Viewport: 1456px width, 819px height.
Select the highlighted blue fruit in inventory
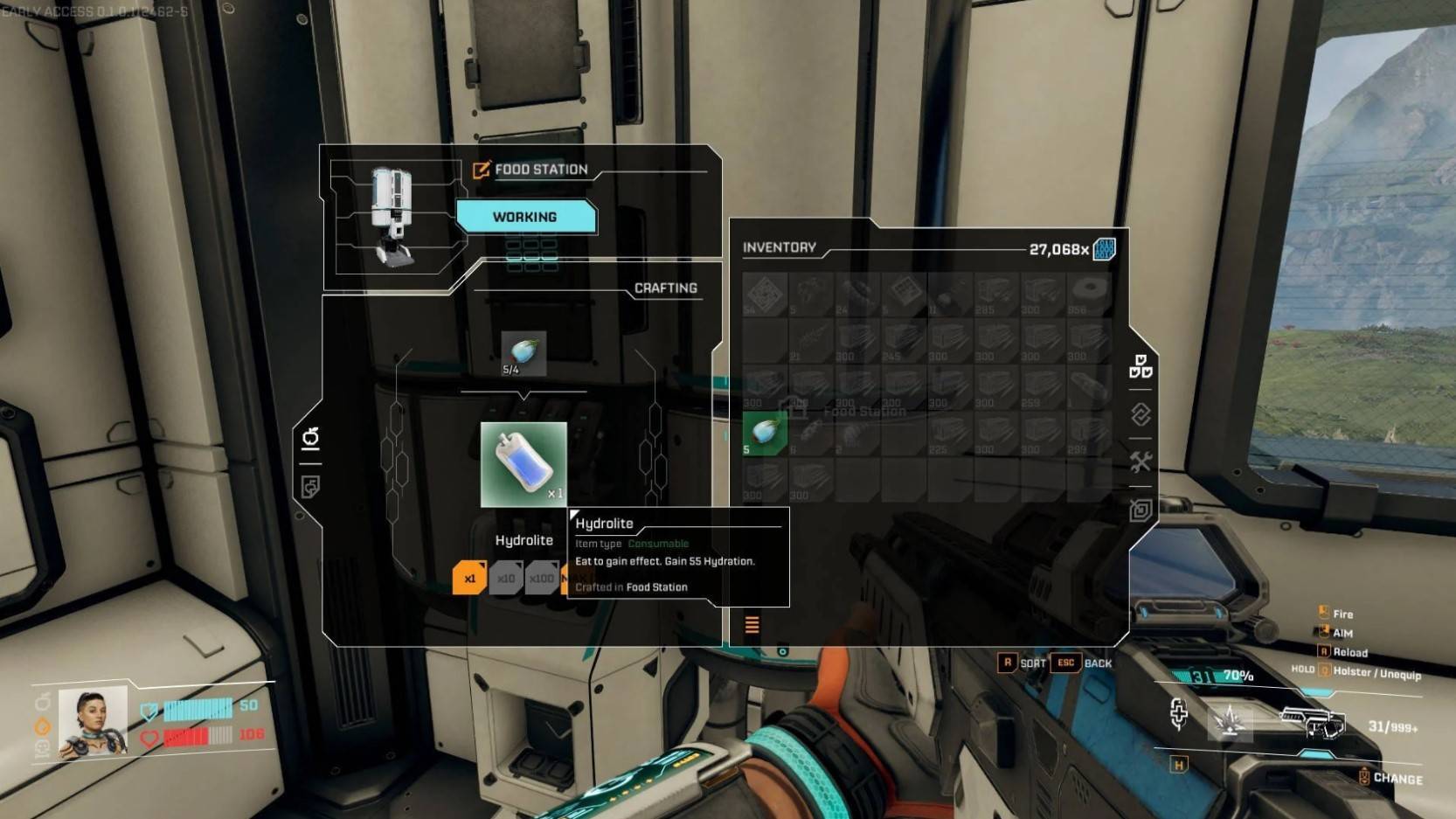(x=765, y=433)
